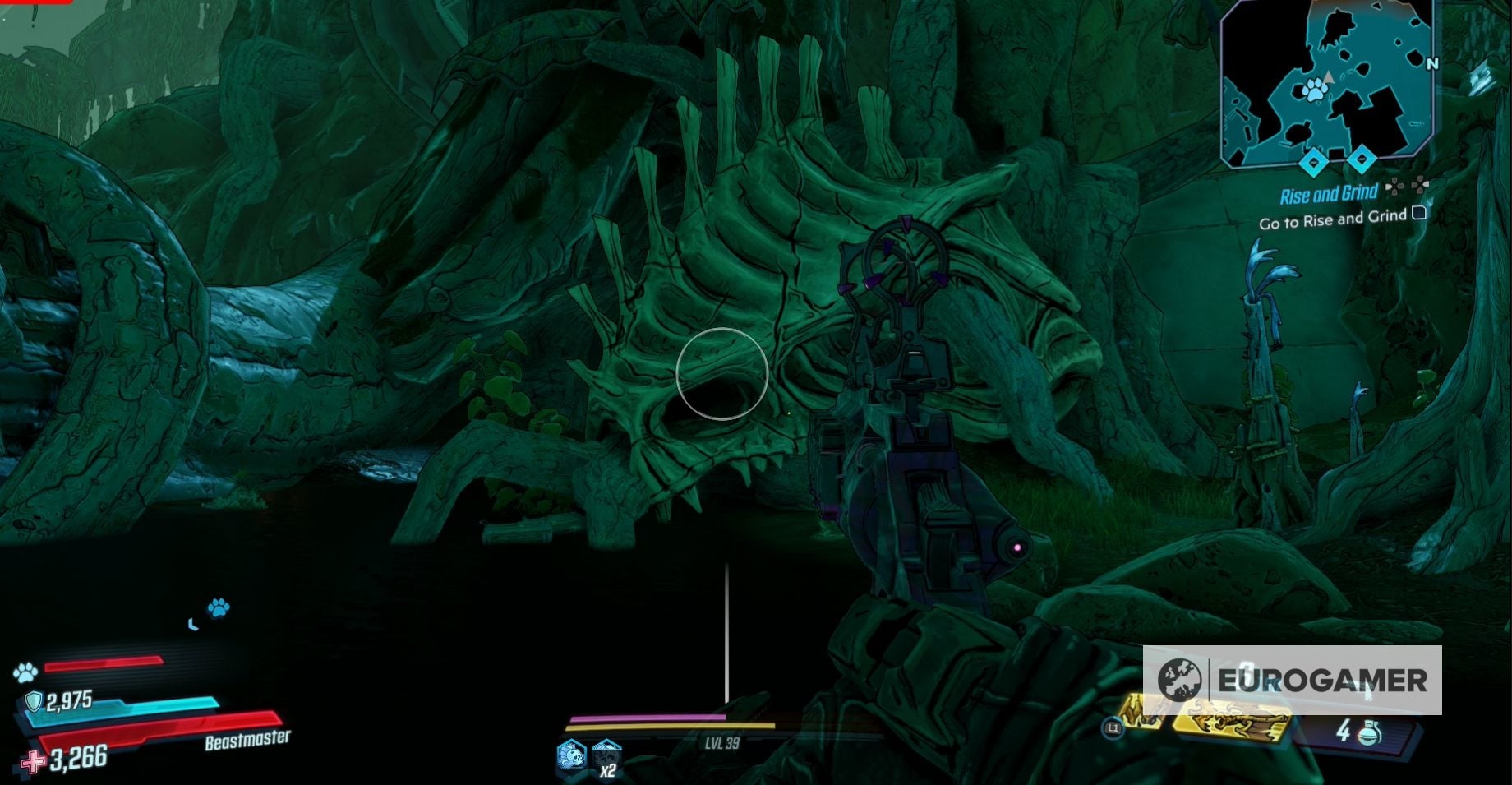
Task: Click the L1 action skill prompt icon
Action: point(1114,728)
